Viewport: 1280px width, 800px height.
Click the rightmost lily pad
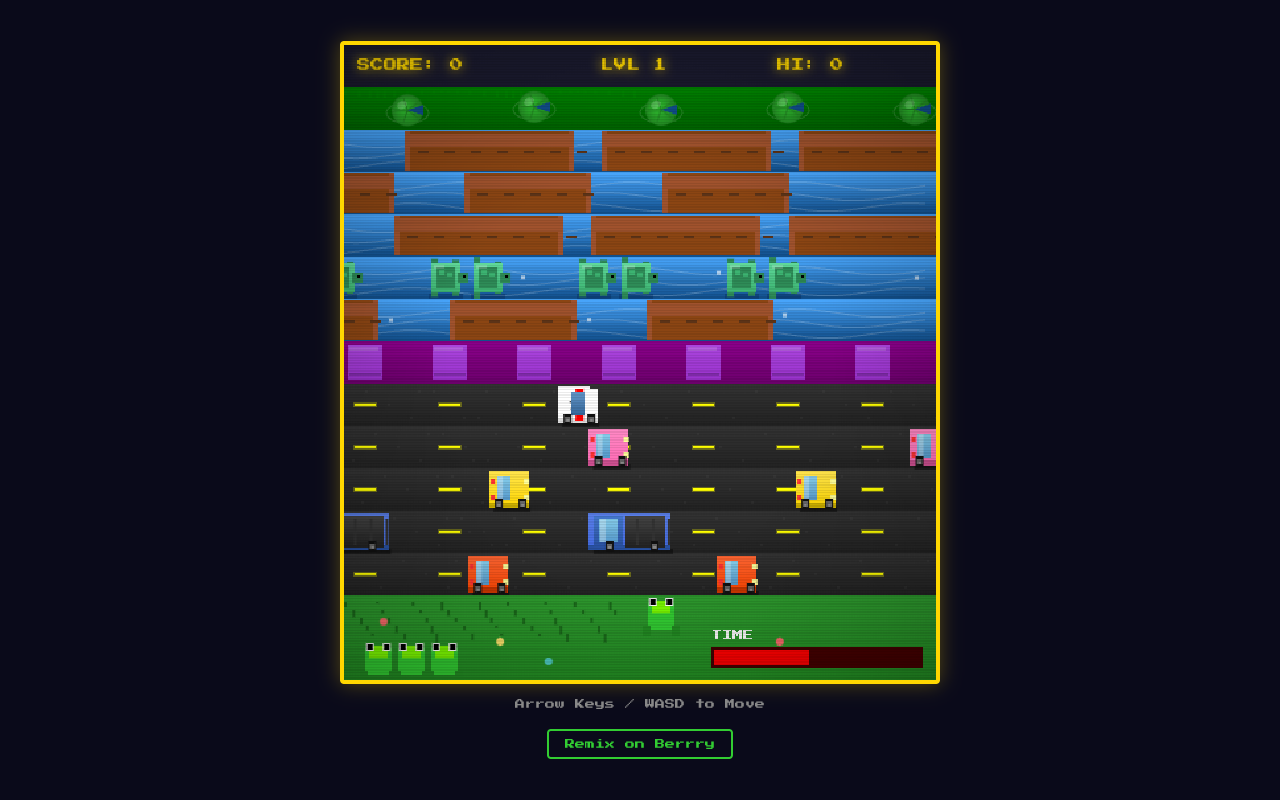coord(912,108)
